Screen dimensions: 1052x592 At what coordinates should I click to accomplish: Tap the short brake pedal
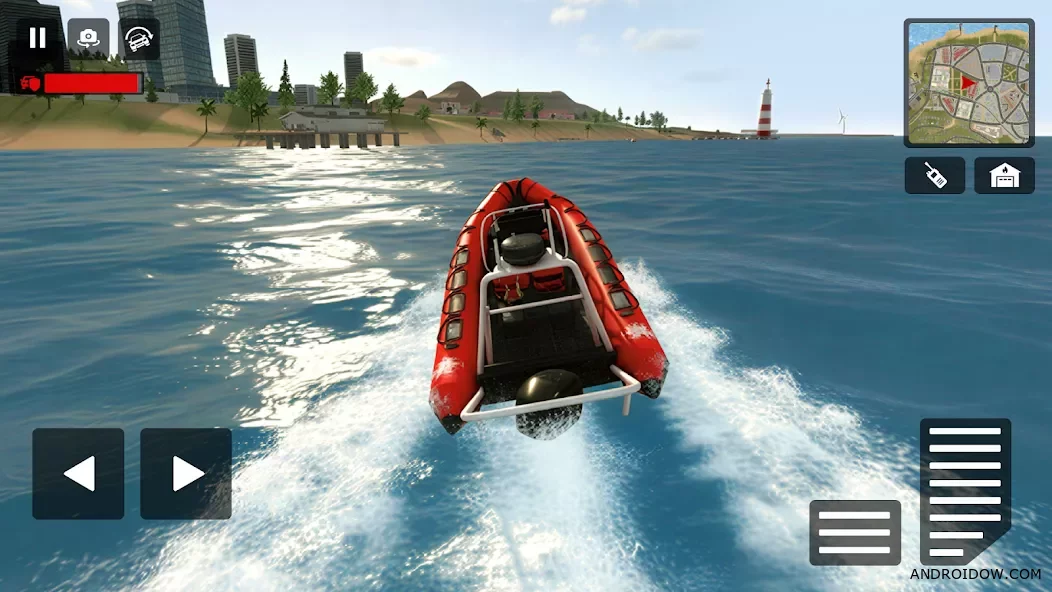click(x=855, y=533)
